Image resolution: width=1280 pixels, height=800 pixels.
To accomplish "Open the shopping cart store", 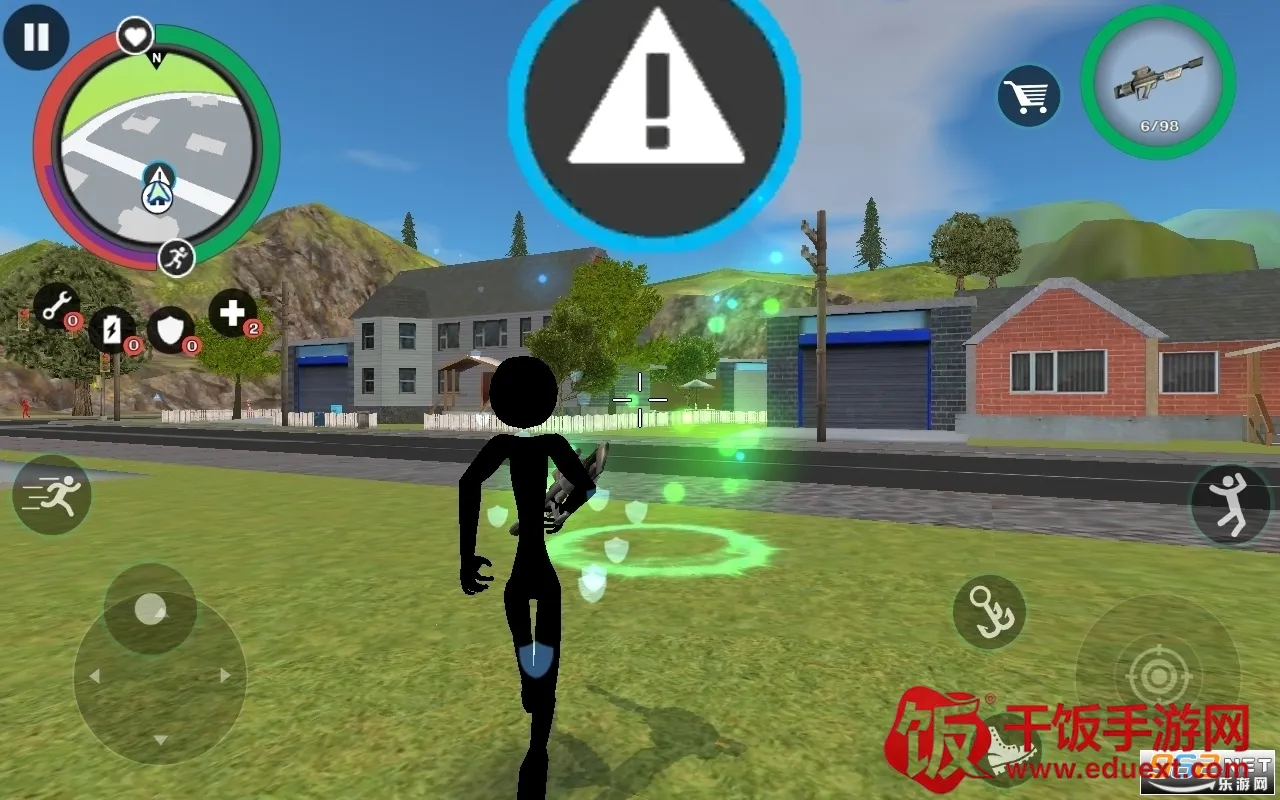I will (1029, 96).
